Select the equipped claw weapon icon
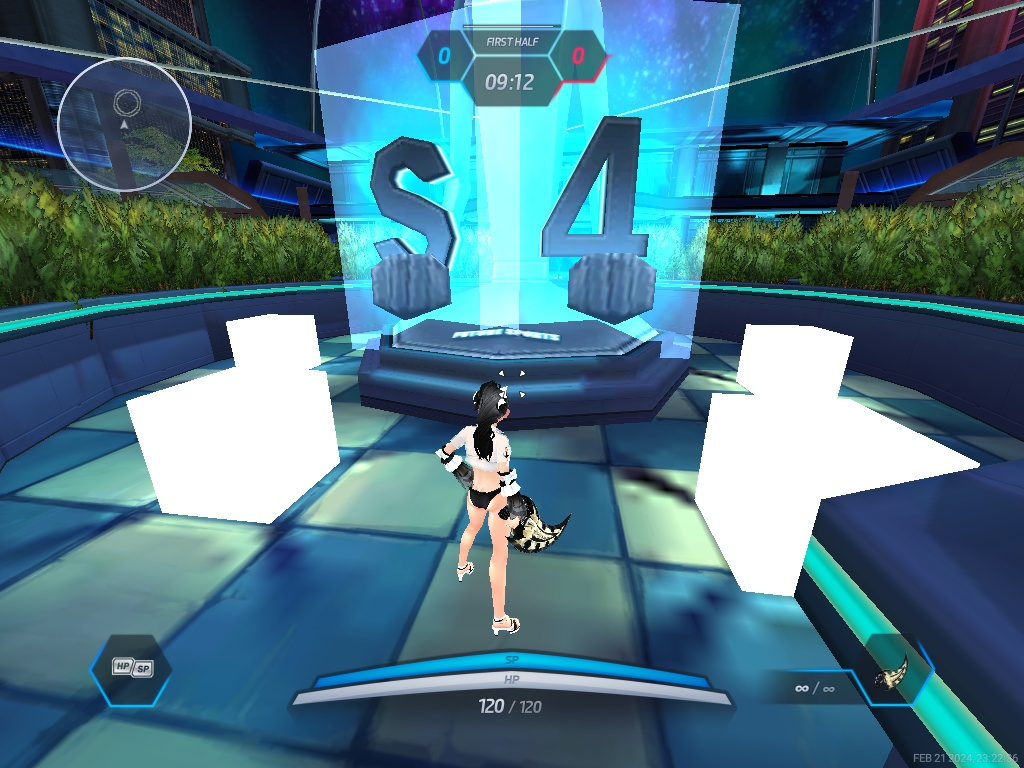 click(894, 675)
